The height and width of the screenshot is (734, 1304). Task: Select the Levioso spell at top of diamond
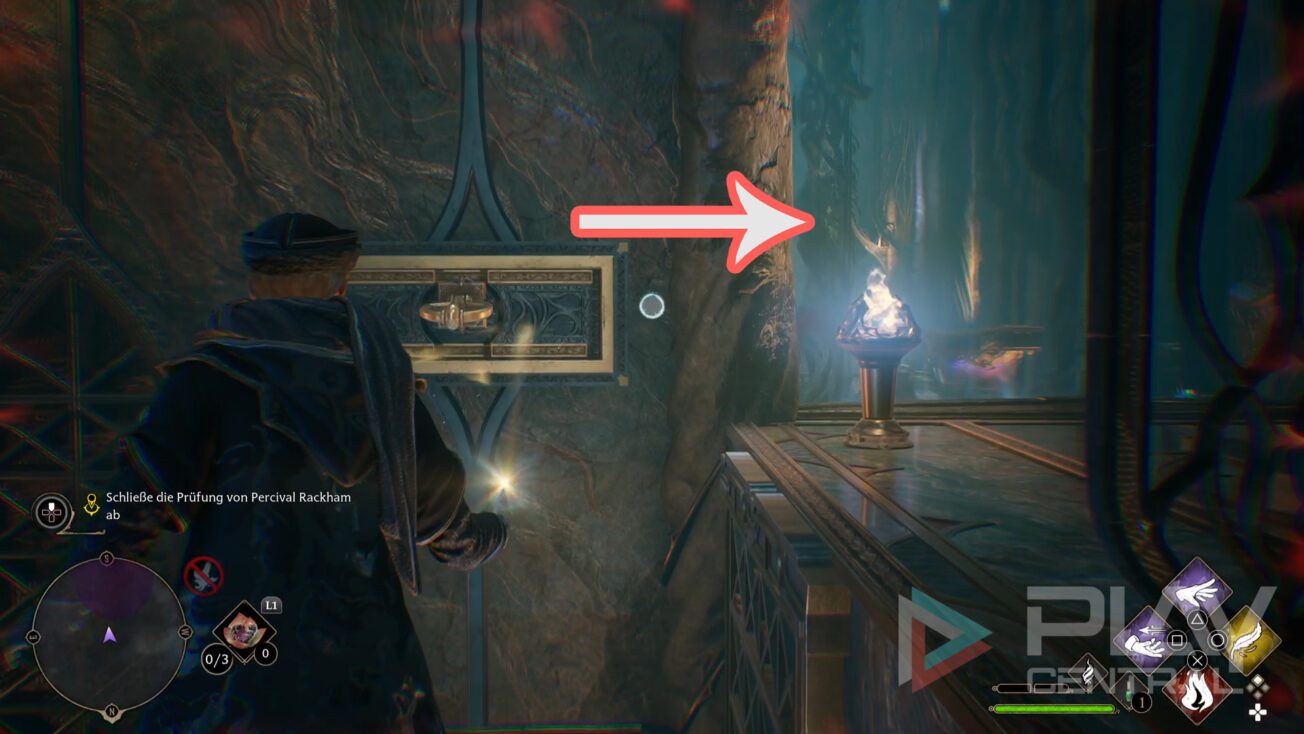click(x=1196, y=591)
